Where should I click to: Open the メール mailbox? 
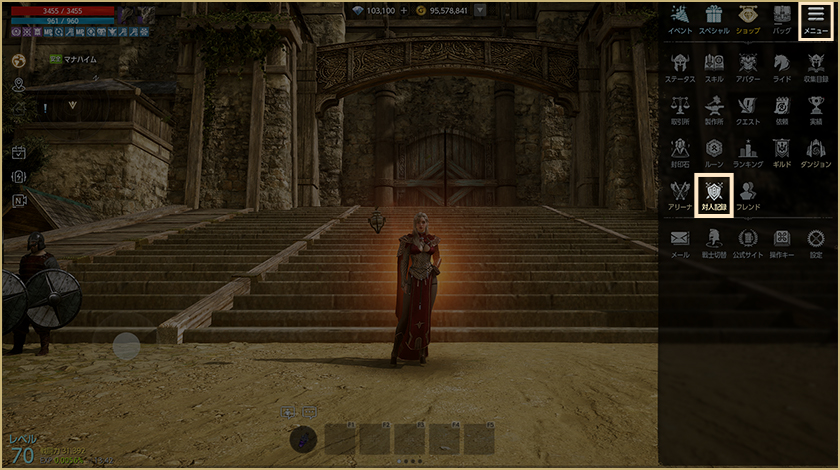680,242
